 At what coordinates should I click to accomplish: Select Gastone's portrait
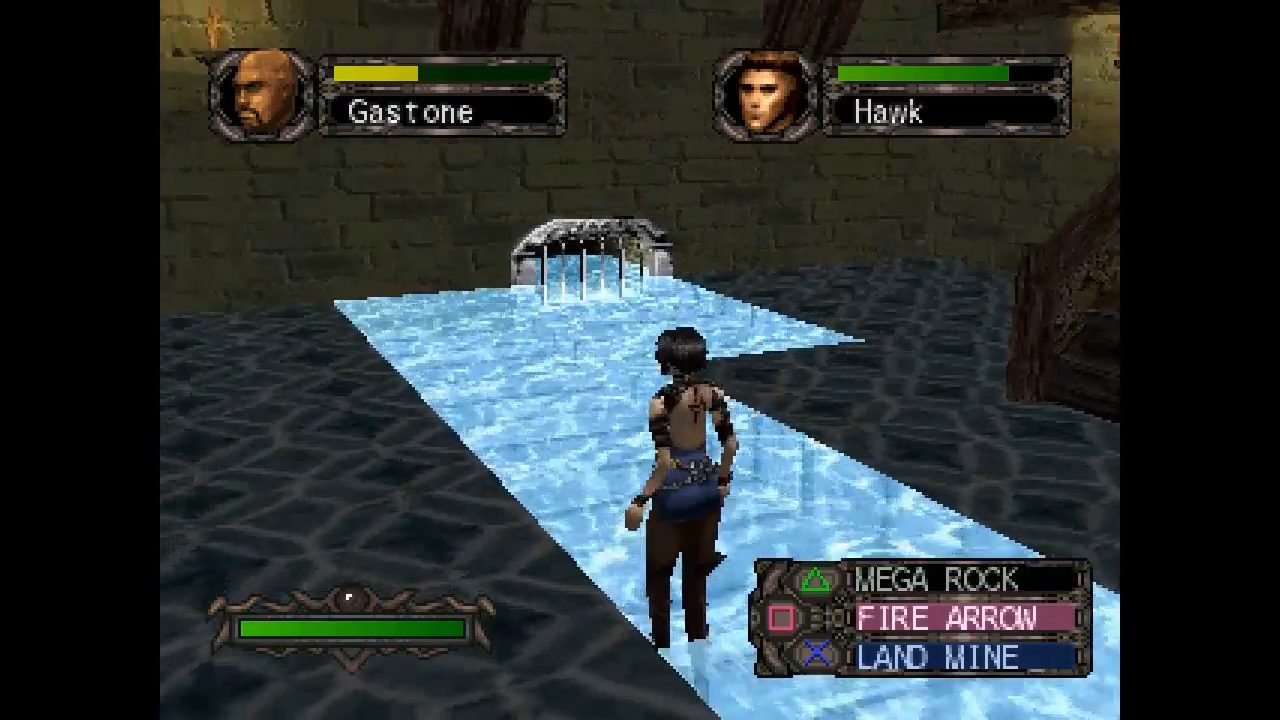264,96
